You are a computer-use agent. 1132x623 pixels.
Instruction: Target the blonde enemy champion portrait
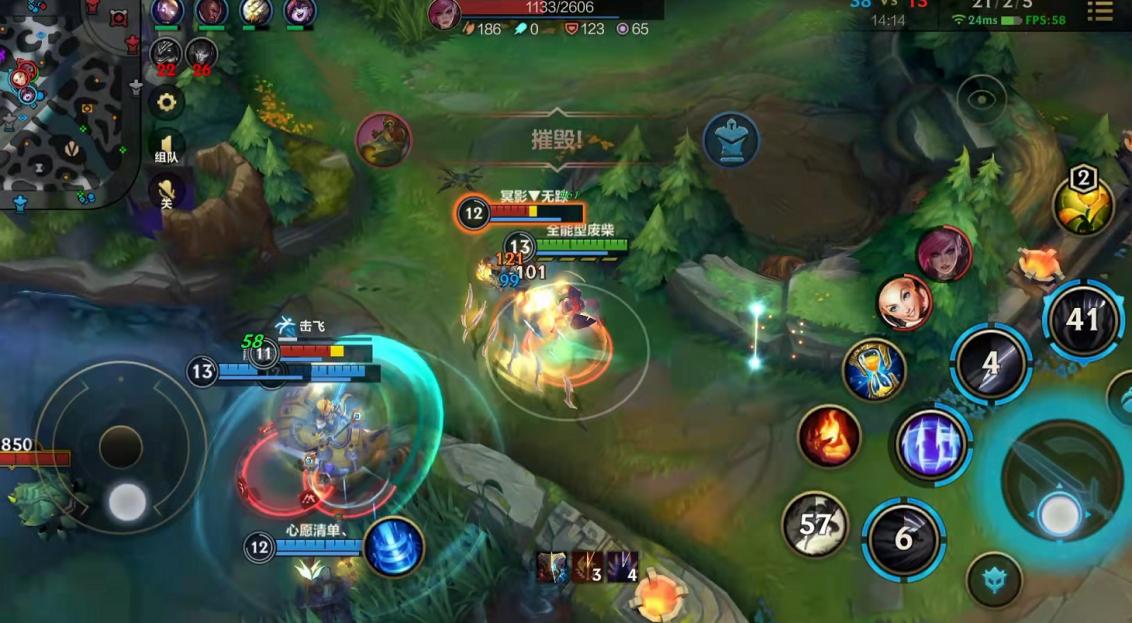(904, 302)
